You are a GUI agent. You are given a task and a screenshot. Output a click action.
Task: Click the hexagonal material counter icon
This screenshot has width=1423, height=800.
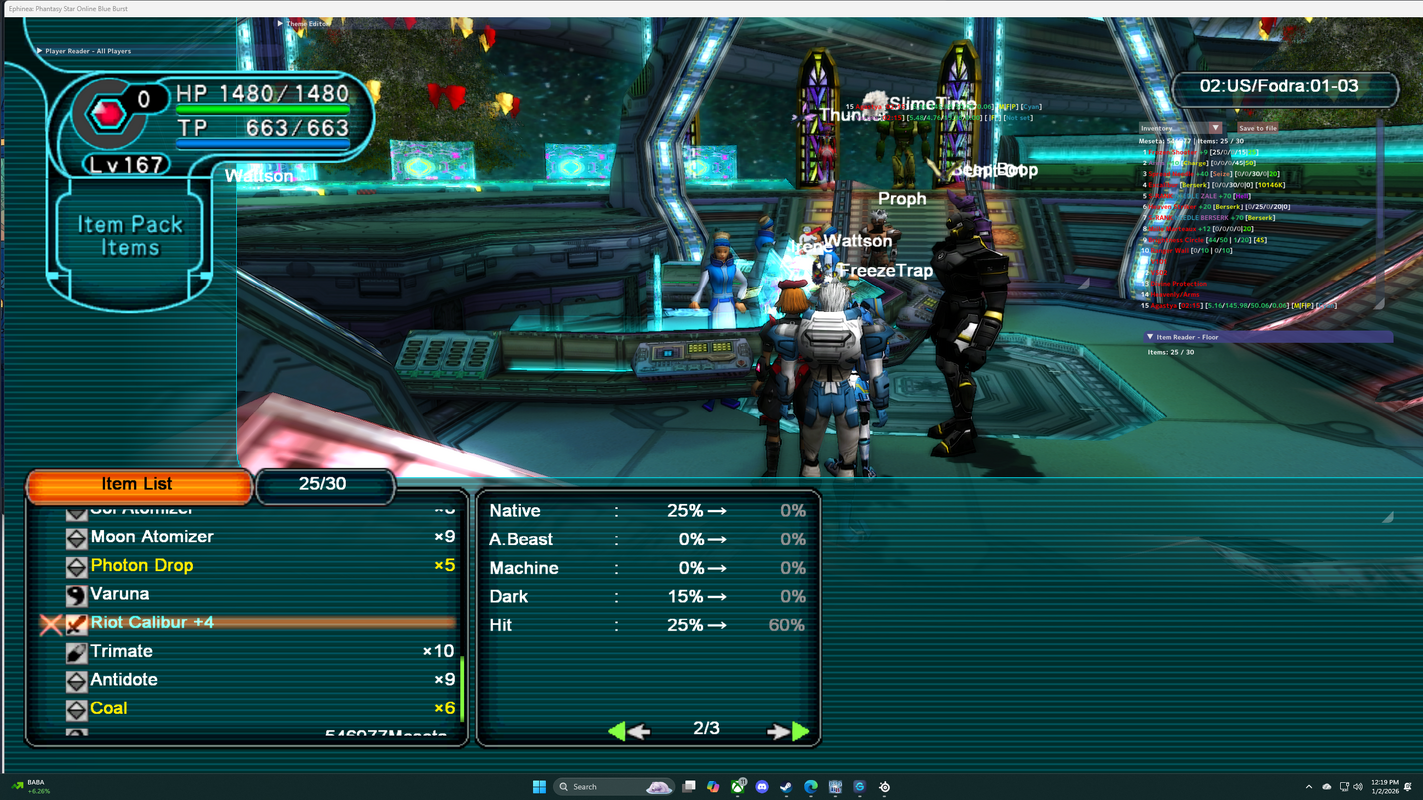click(105, 113)
